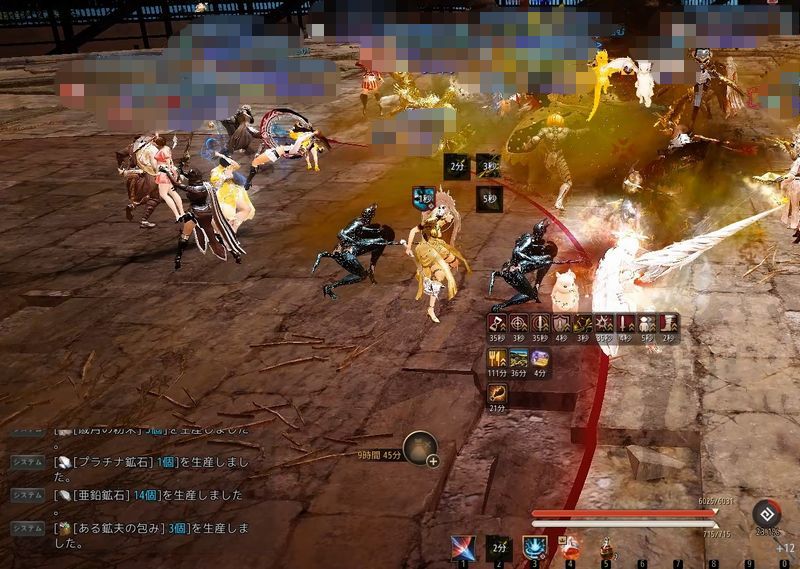Click the boot movement speed buff icon
This screenshot has width=800, height=569.
coord(668,324)
